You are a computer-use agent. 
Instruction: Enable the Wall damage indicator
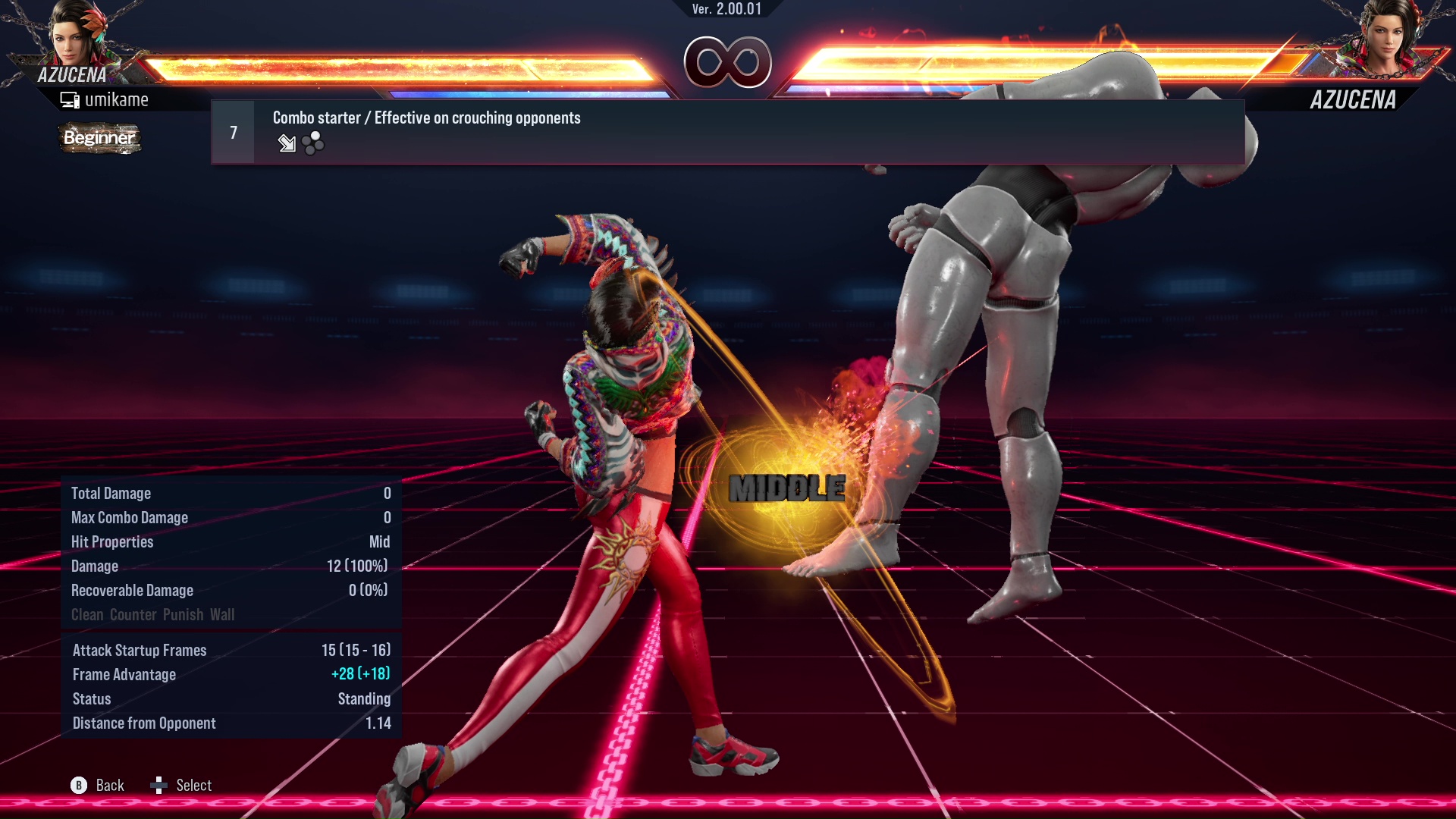224,615
